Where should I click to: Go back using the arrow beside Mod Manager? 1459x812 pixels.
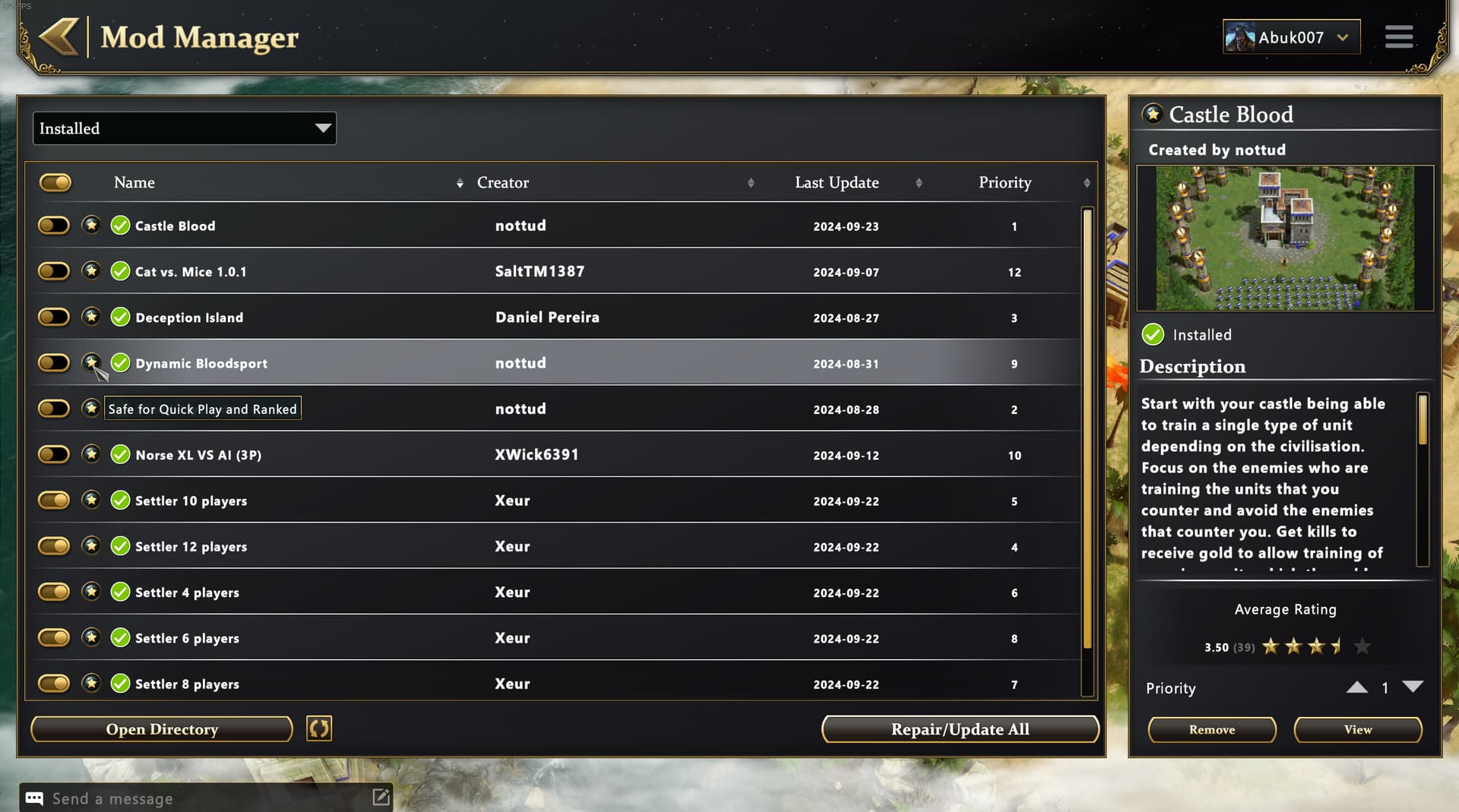point(59,36)
